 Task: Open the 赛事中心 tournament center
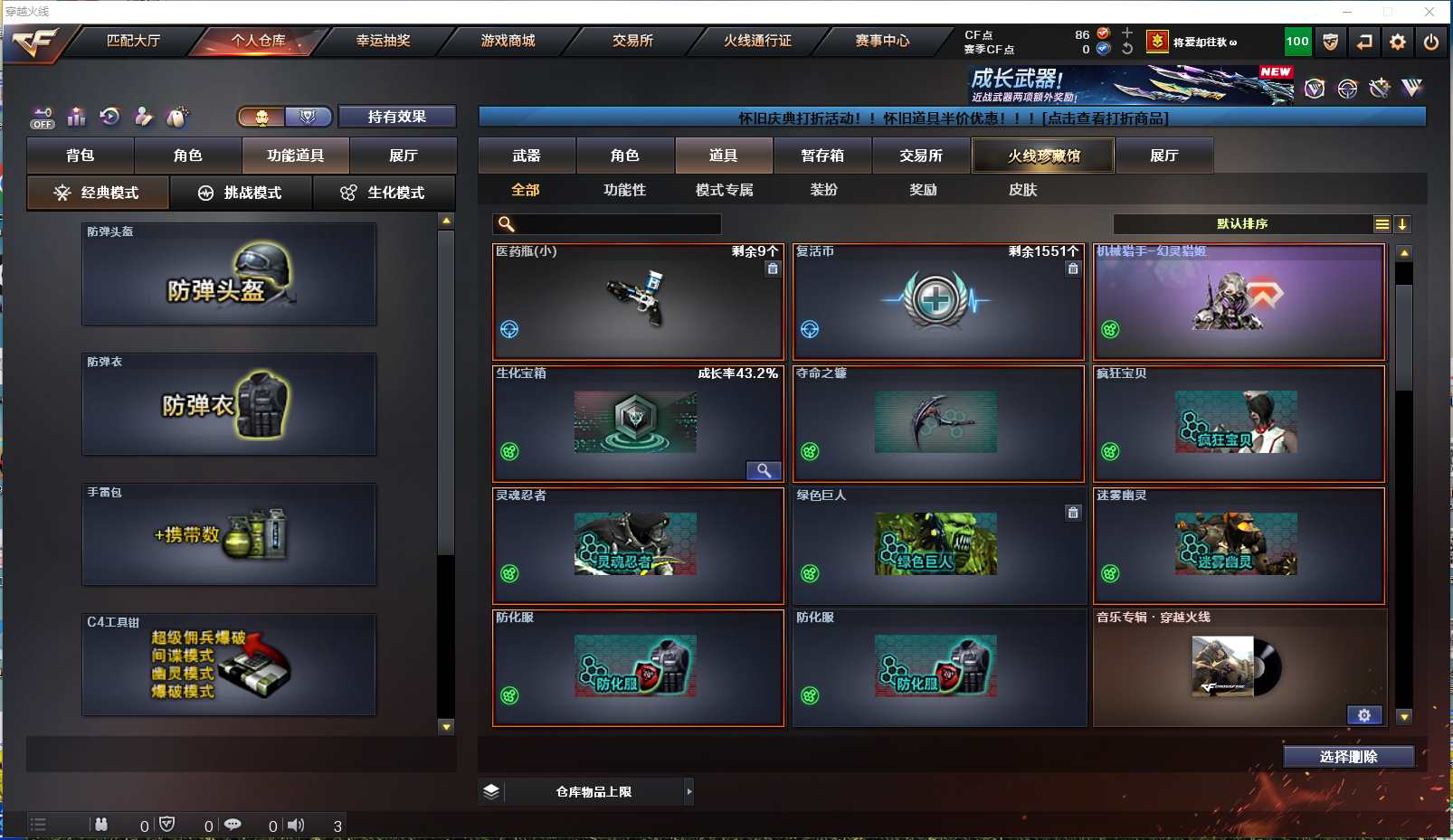[882, 41]
